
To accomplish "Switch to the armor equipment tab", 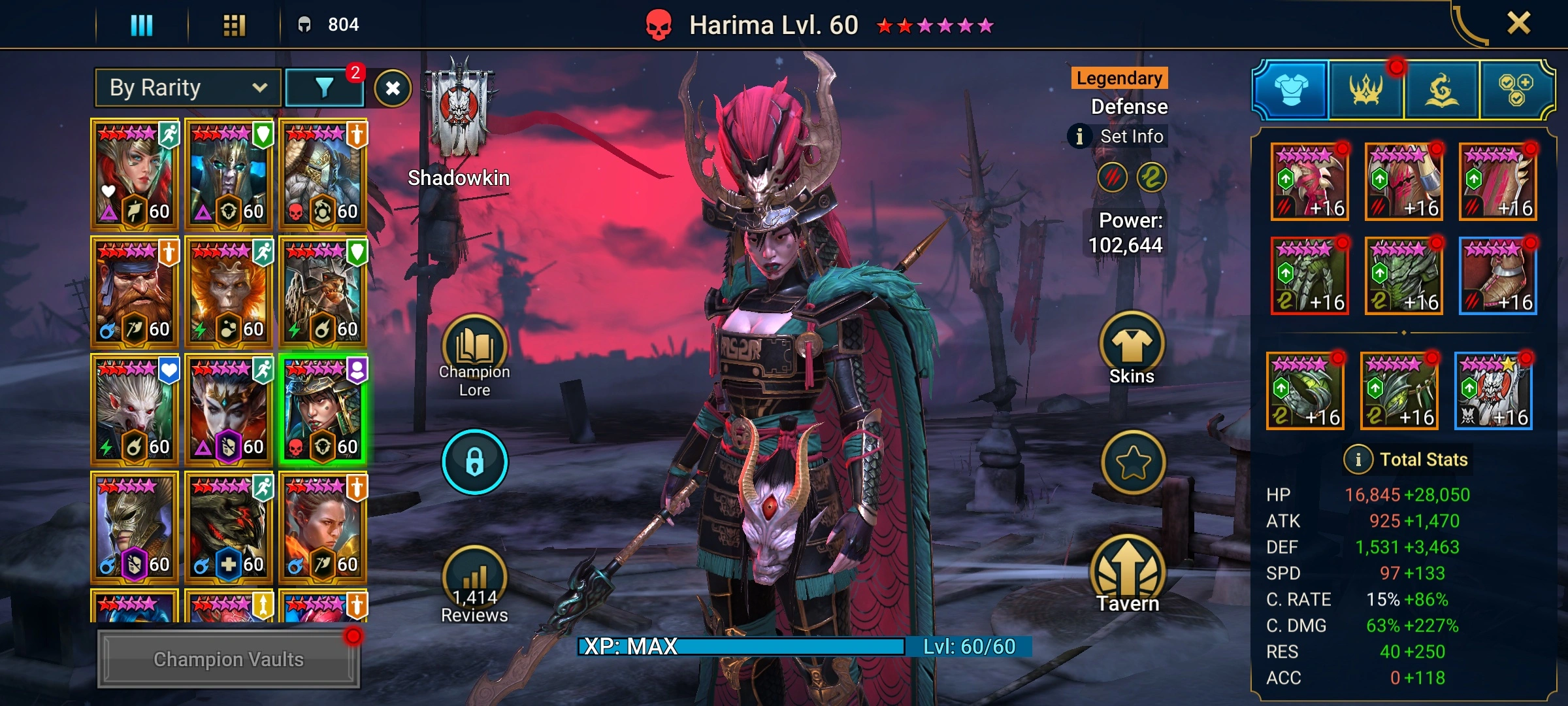I will (1291, 90).
